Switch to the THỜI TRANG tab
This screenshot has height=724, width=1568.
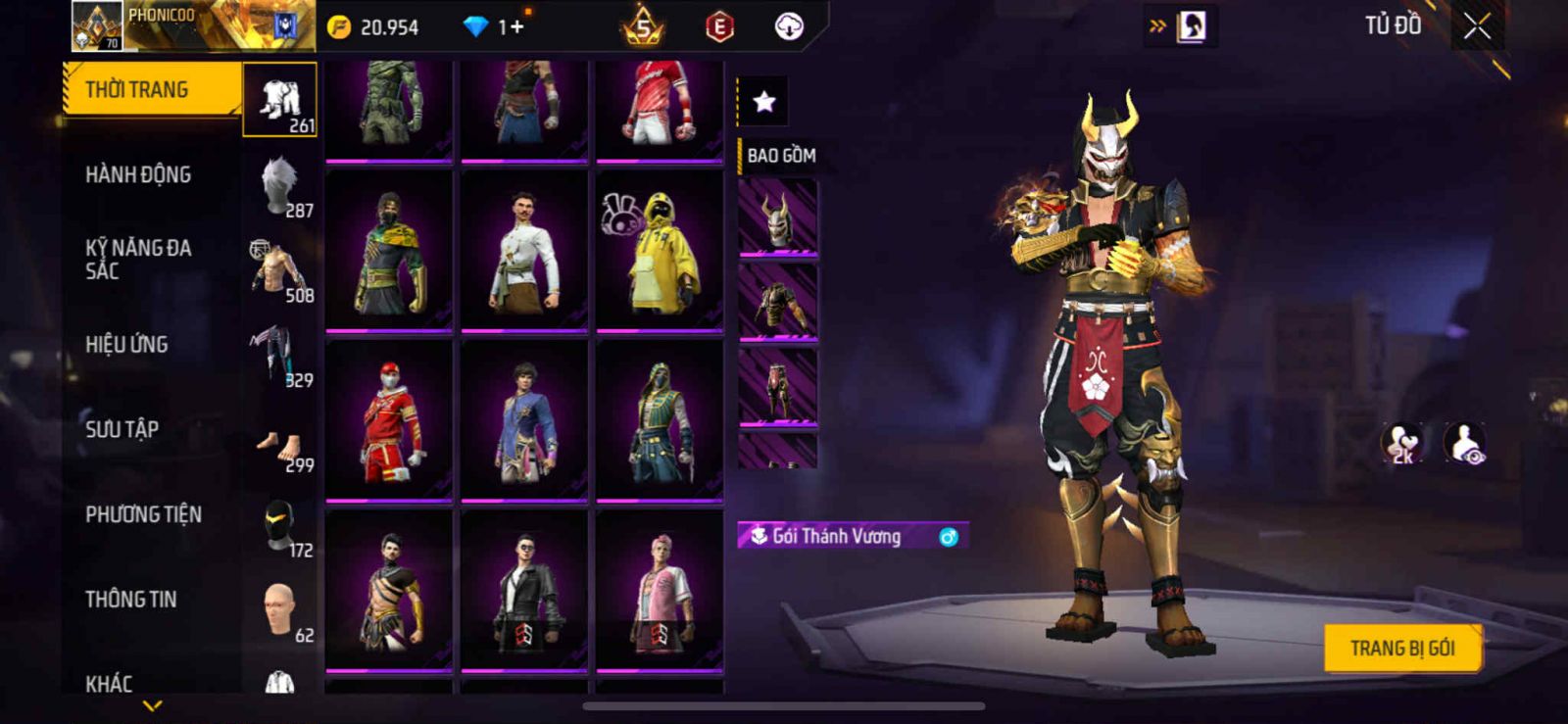point(152,90)
